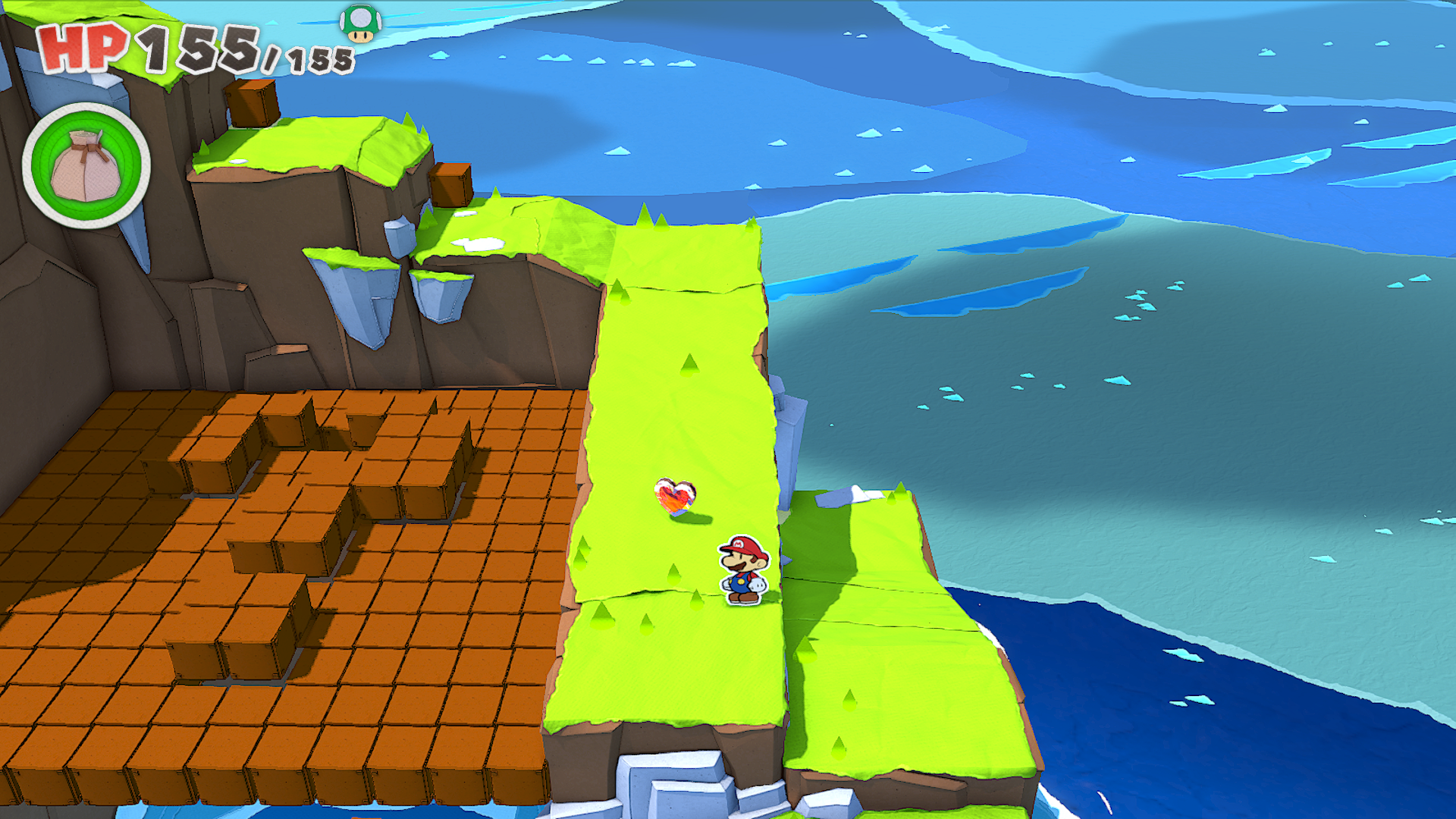Click the green 1-Up mushroom icon
This screenshot has height=819, width=1456.
tap(360, 24)
